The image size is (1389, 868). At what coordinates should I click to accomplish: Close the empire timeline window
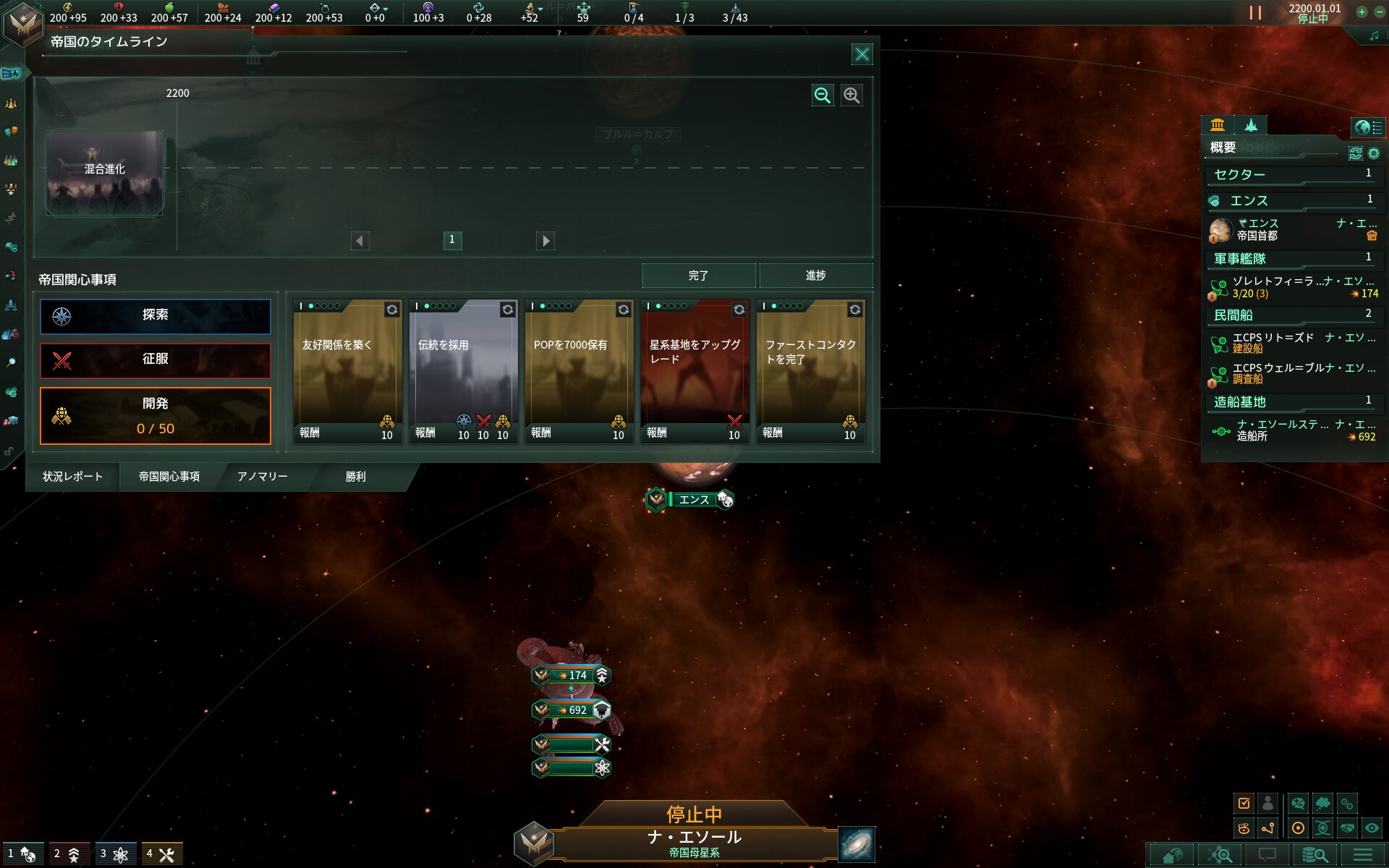point(862,54)
